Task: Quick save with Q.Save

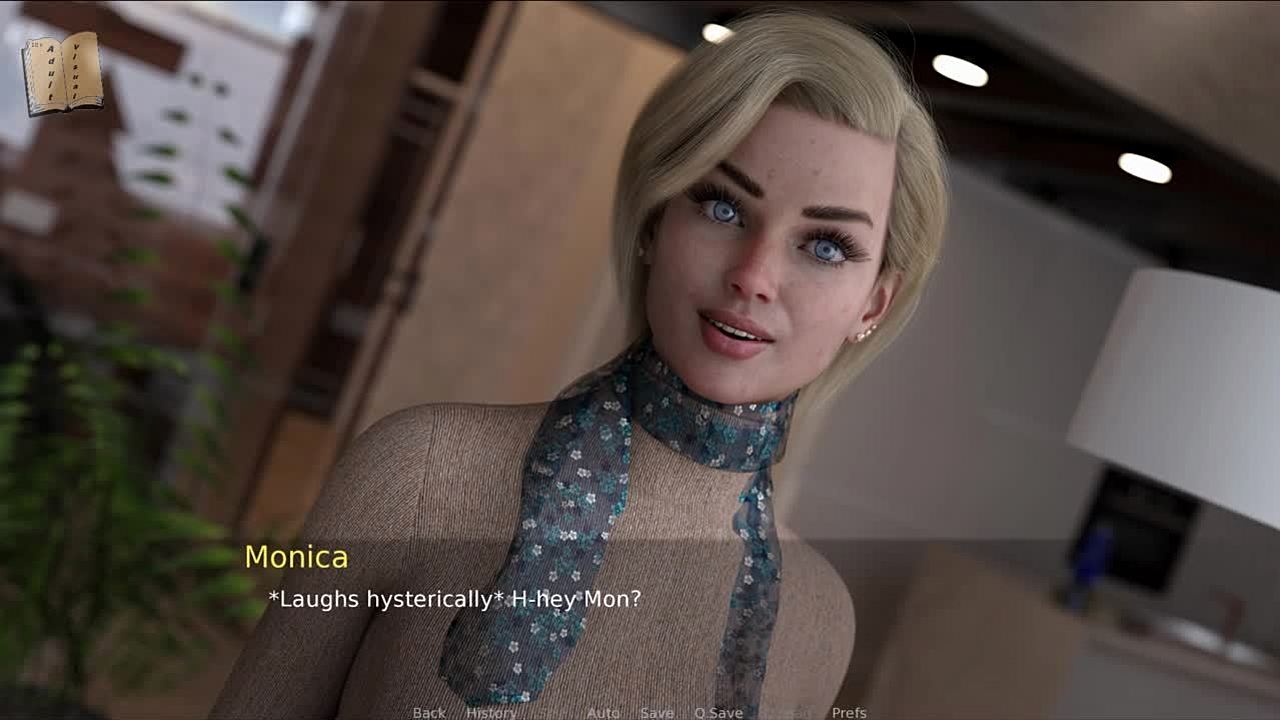Action: point(718,712)
